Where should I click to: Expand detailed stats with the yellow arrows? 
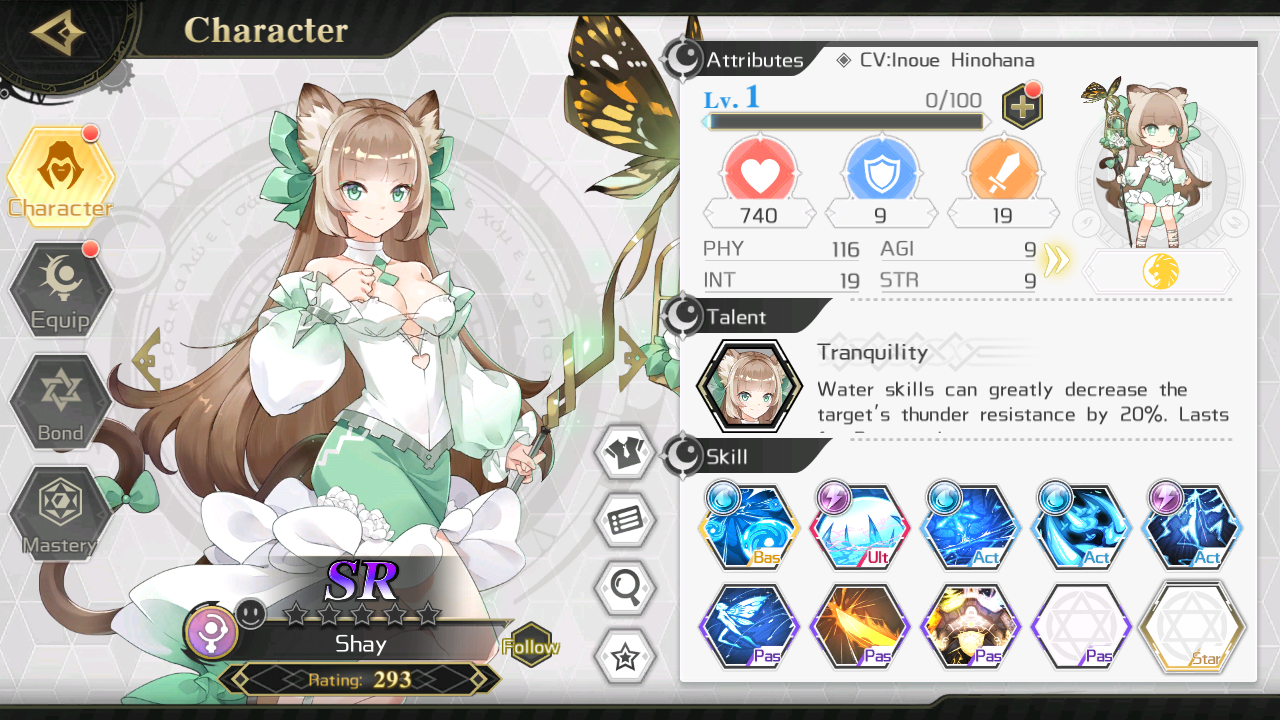point(1056,260)
